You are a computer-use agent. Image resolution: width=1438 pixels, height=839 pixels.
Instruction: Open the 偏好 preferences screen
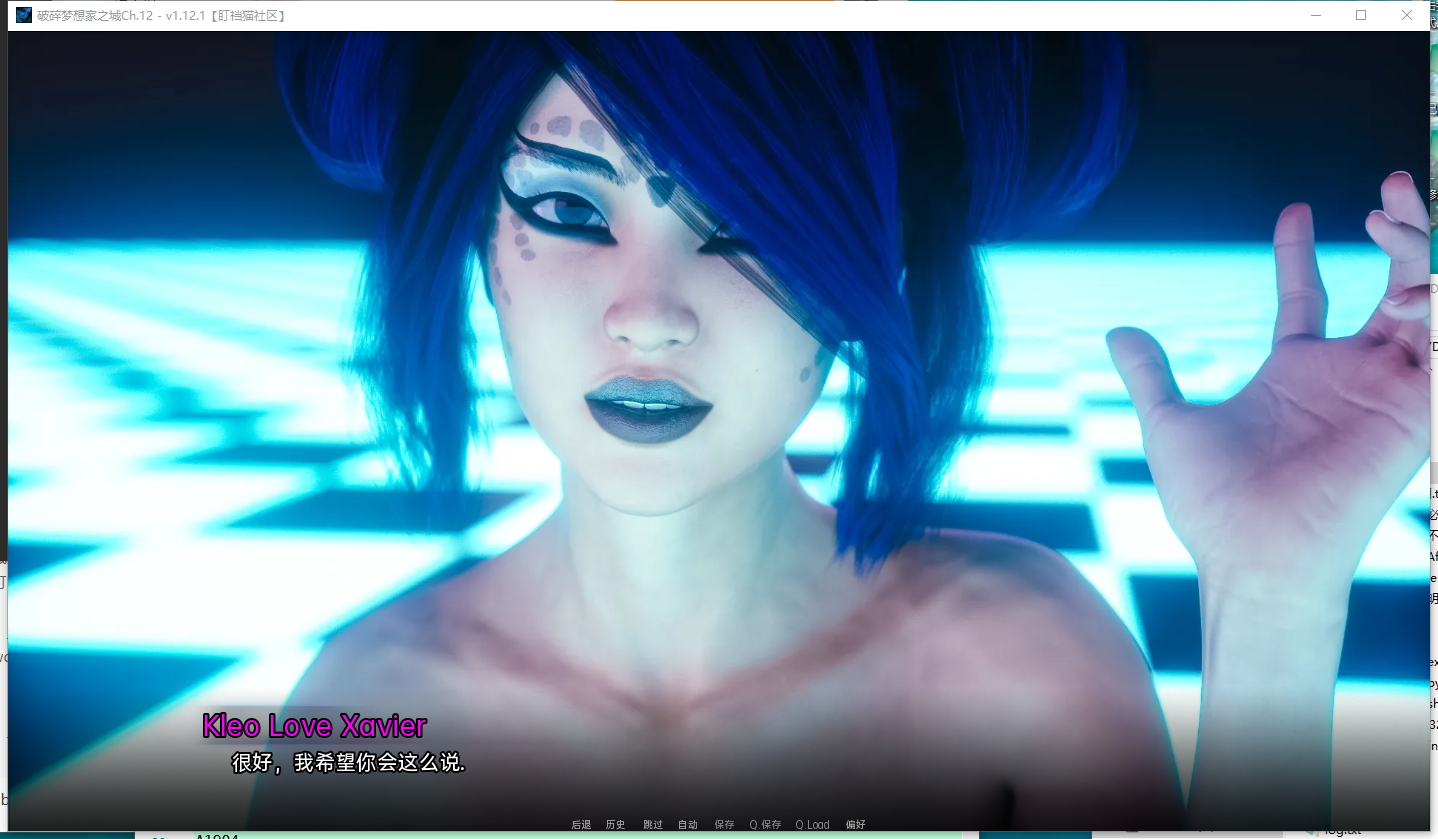(855, 824)
